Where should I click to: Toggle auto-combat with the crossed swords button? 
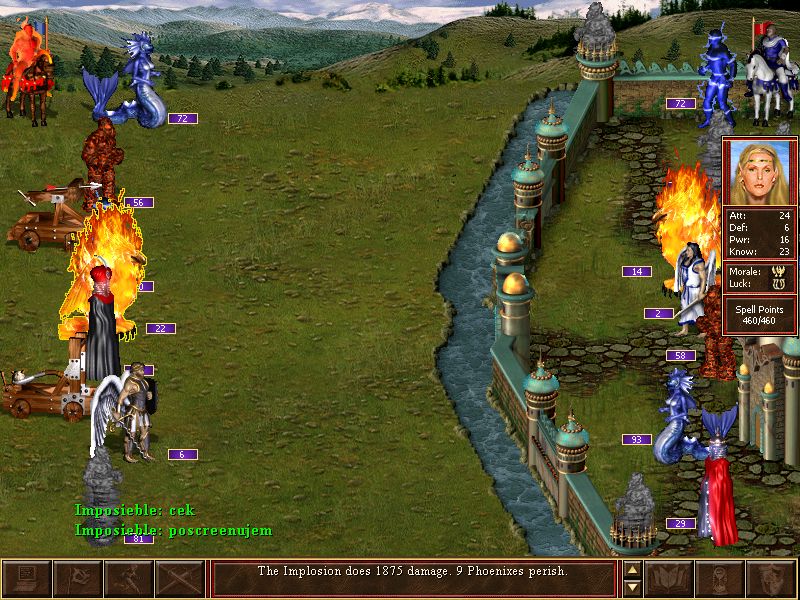coord(179,579)
